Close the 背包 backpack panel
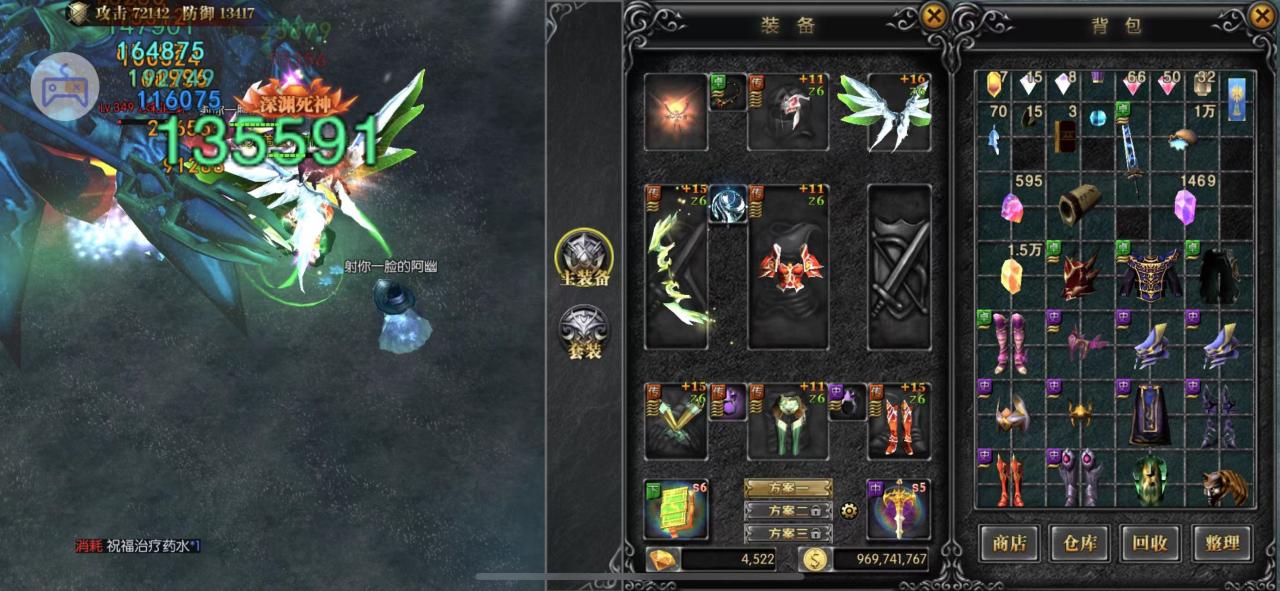This screenshot has width=1280, height=591. tap(1262, 16)
